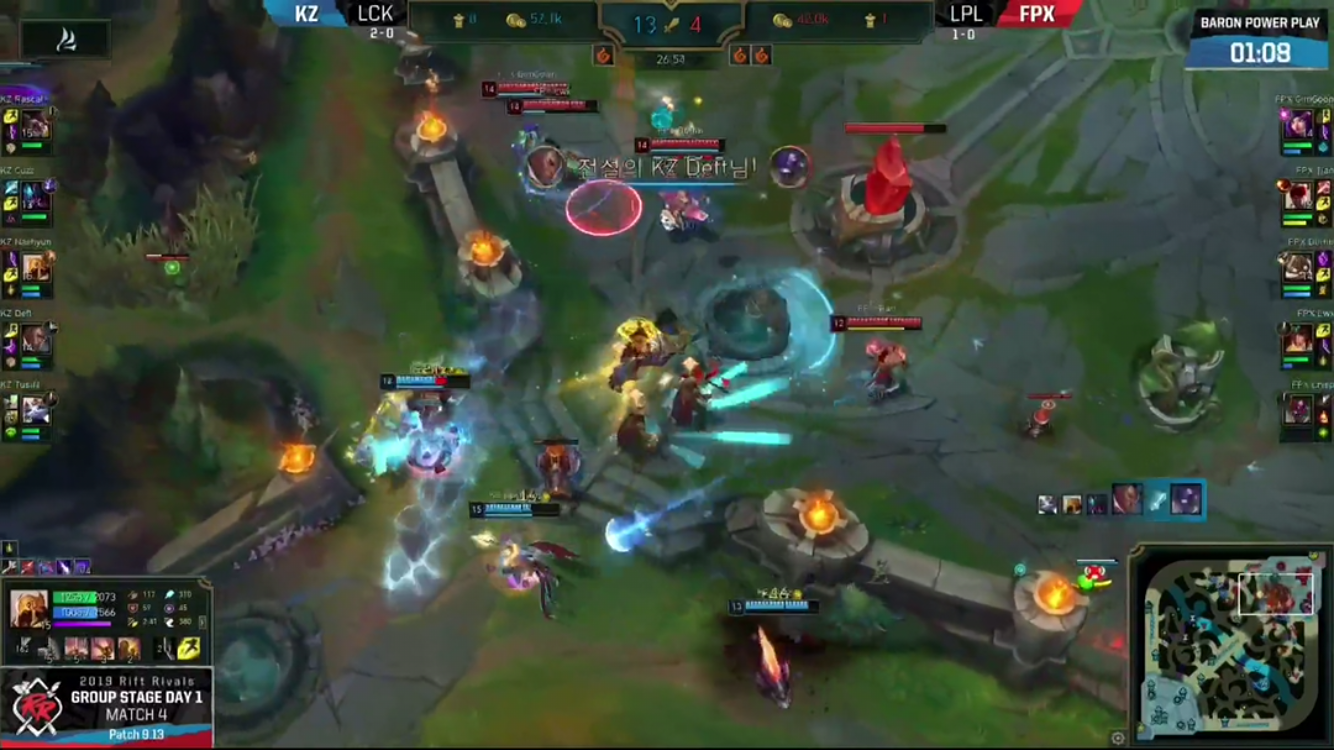The image size is (1334, 750).
Task: Select FPX Lwx's champion portrait
Action: click(1298, 339)
